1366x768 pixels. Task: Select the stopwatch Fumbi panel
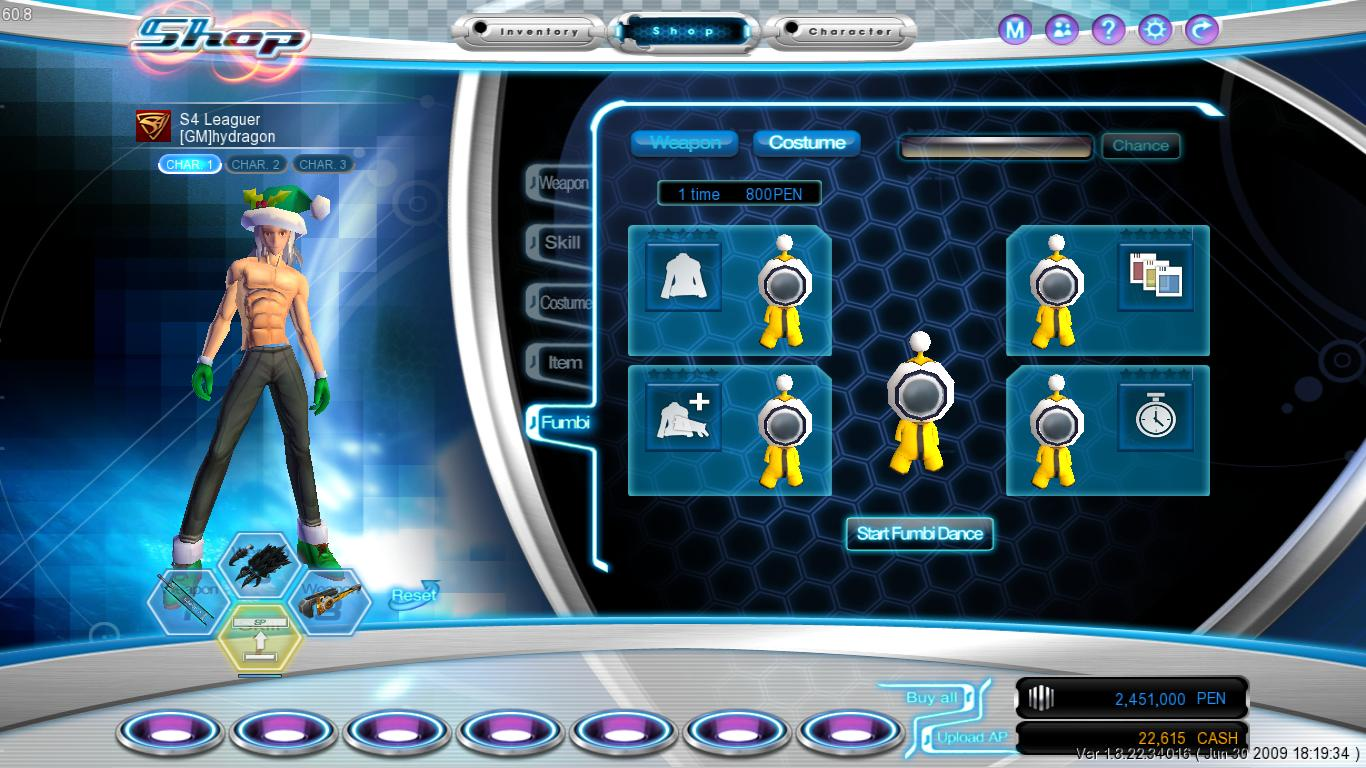(1108, 431)
